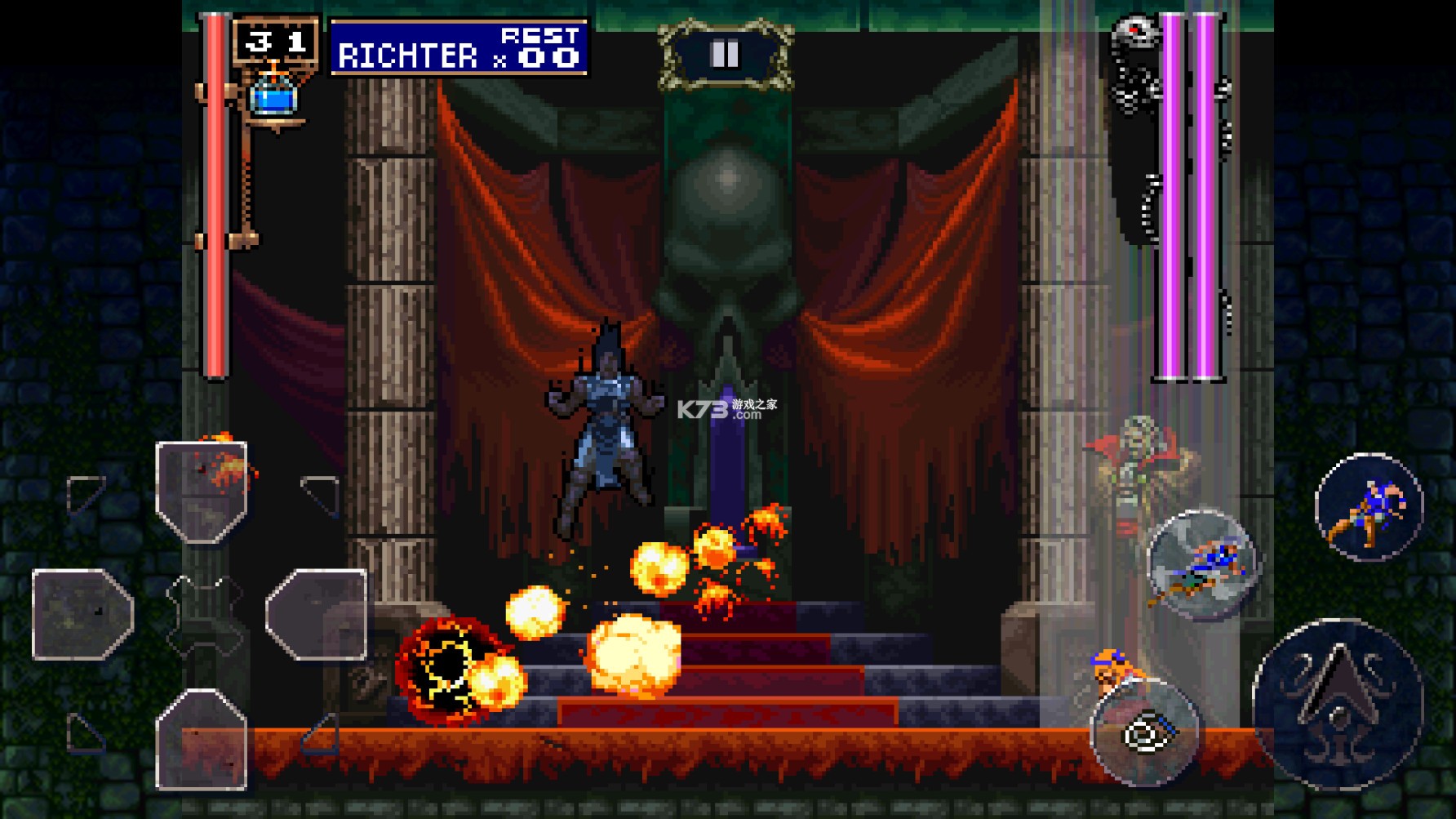This screenshot has height=819, width=1456.
Task: Tap the REST x00 lives counter
Action: pos(539,49)
